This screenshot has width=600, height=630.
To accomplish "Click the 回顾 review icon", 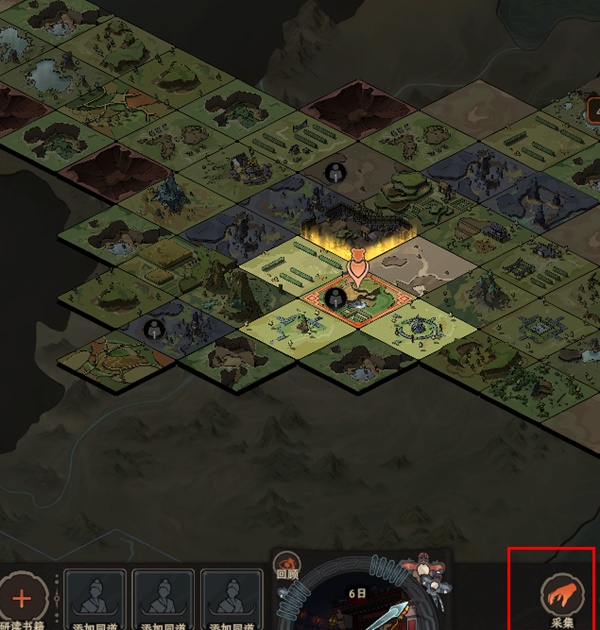I will pos(288,566).
